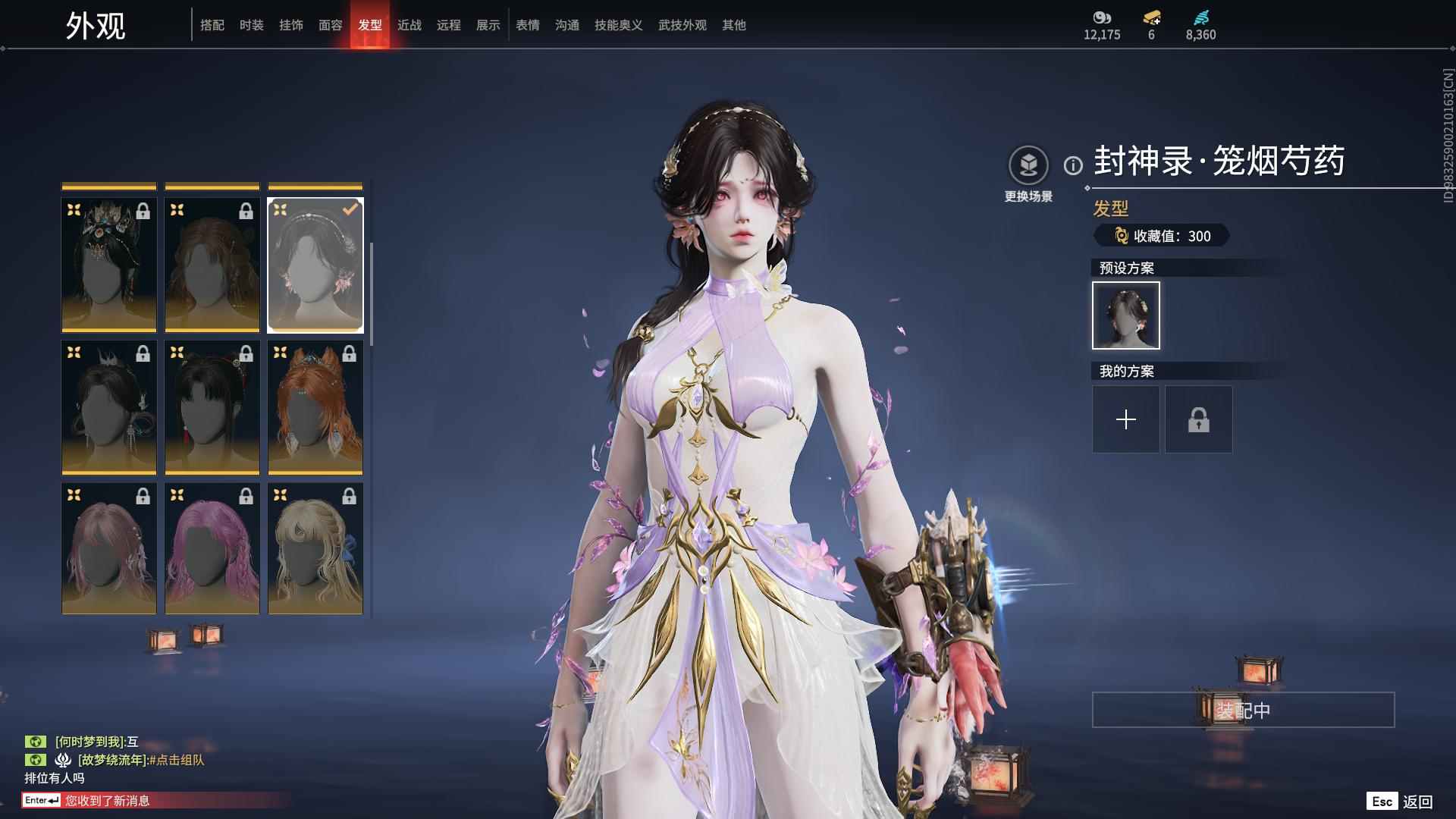Click the locked scheme slot
Image resolution: width=1456 pixels, height=819 pixels.
(1198, 419)
